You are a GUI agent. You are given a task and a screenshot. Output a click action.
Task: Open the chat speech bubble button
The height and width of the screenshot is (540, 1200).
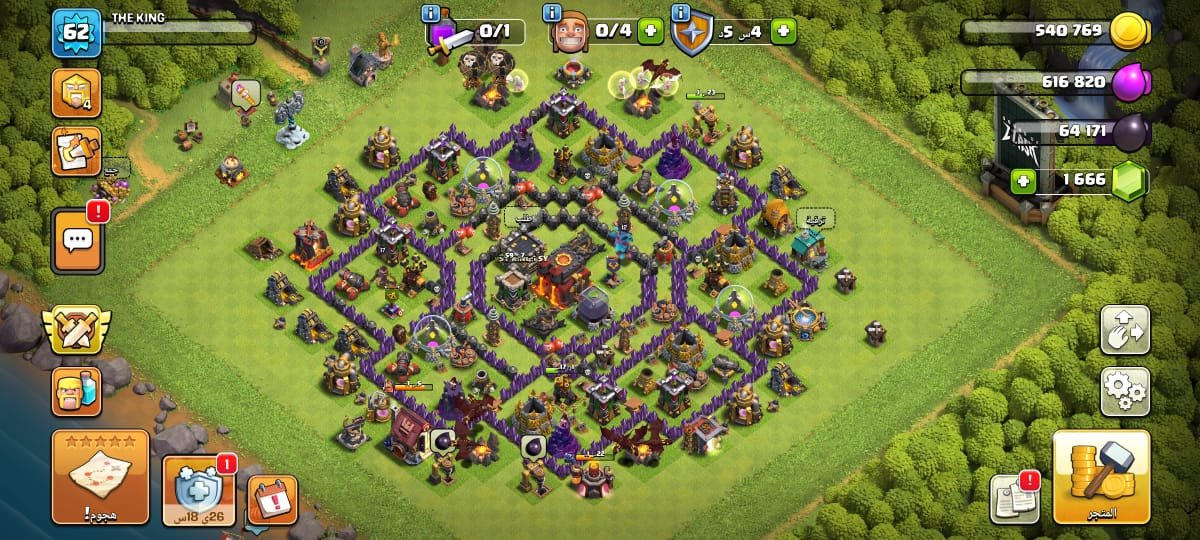click(76, 240)
